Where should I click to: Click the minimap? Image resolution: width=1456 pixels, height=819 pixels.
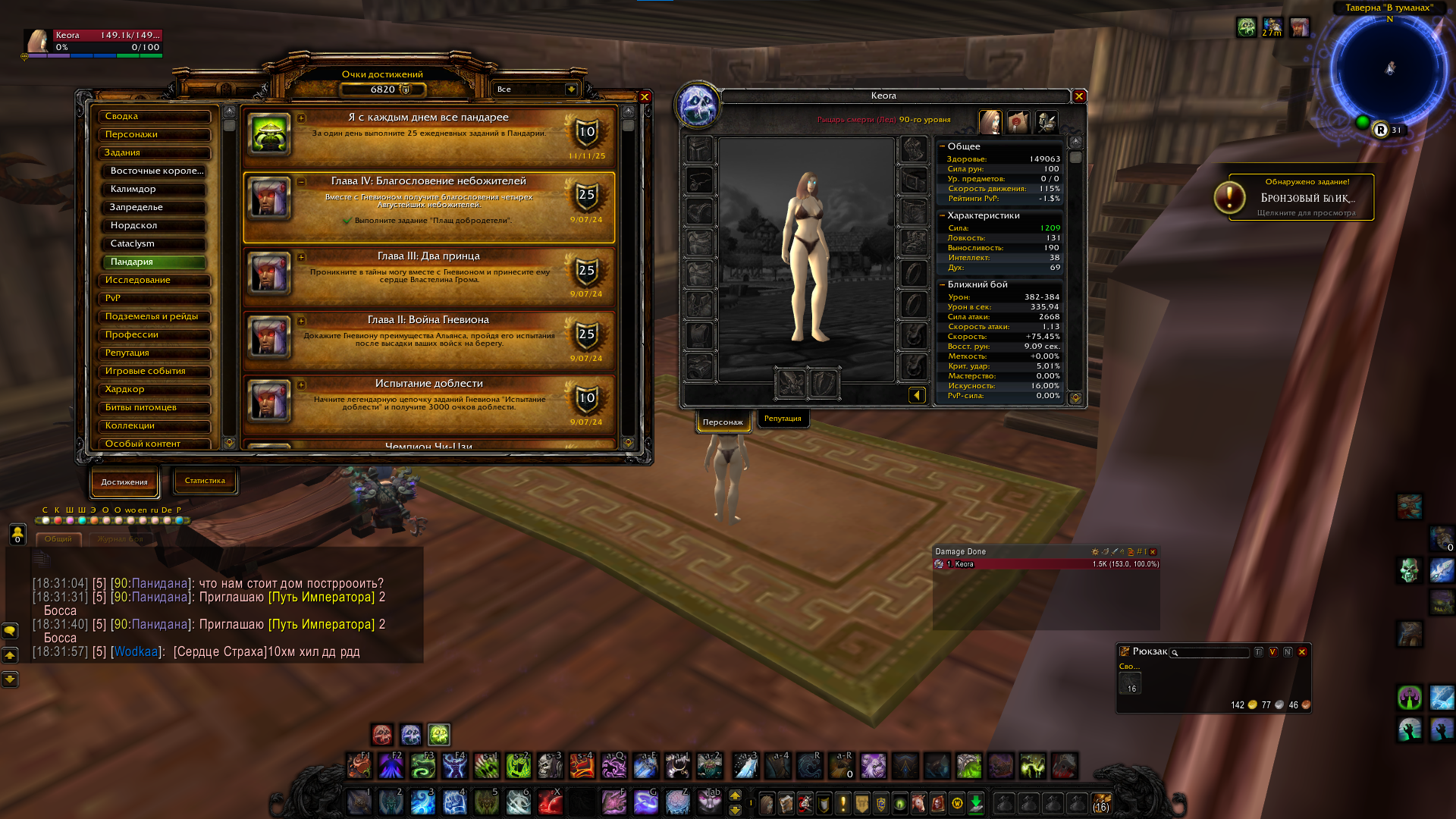pyautogui.click(x=1389, y=70)
